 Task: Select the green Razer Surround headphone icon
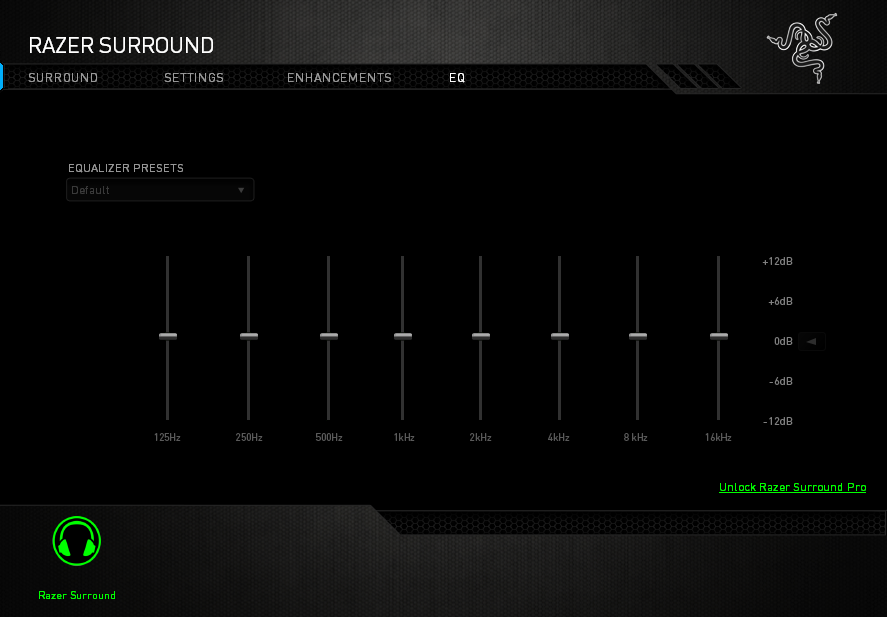(x=77, y=542)
